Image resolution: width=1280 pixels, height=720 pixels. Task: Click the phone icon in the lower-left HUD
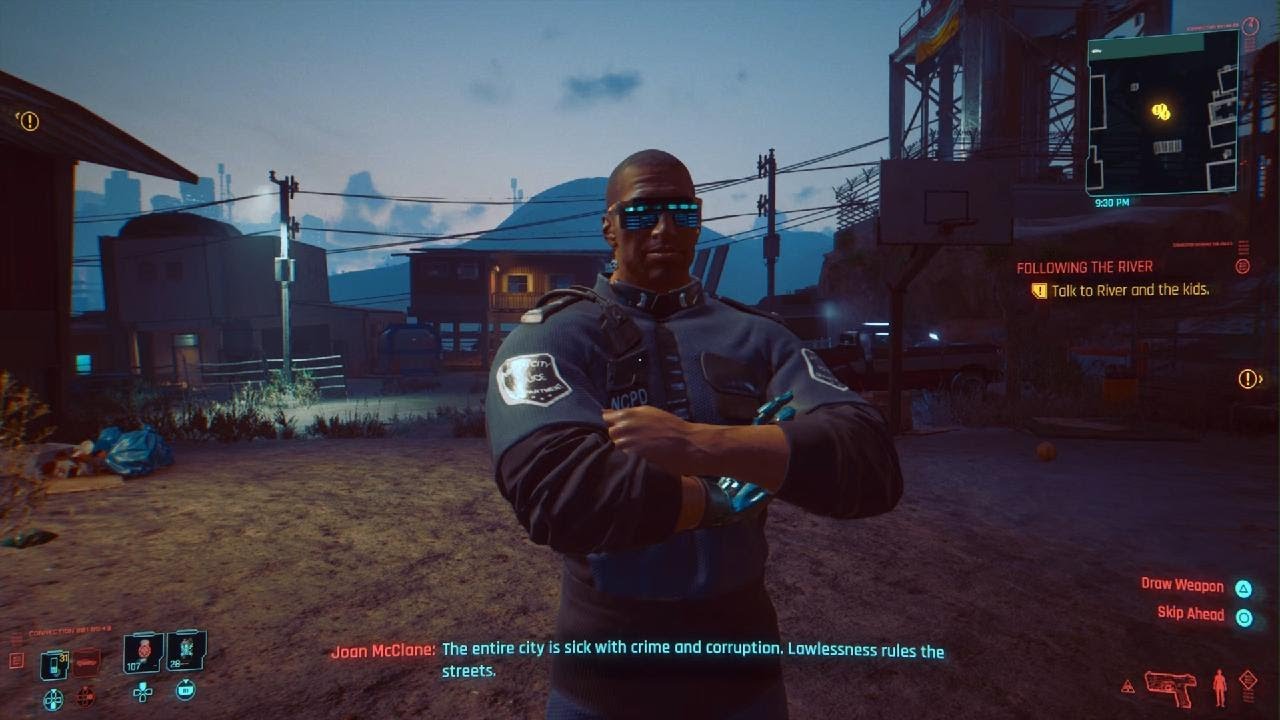pyautogui.click(x=53, y=664)
